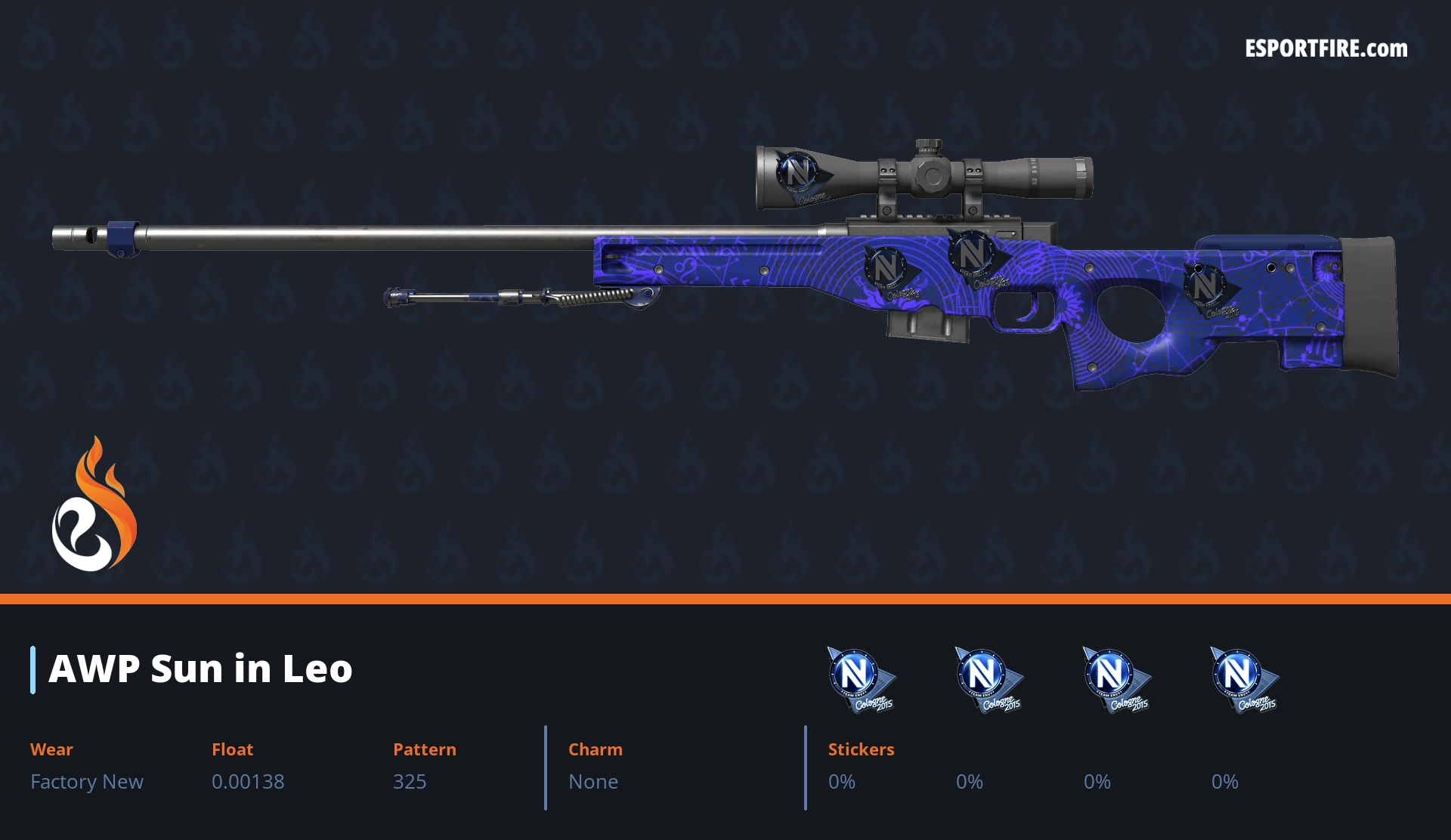Viewport: 1451px width, 840px height.
Task: Open the ESPORTFIRE.com watermark link
Action: pos(1326,49)
